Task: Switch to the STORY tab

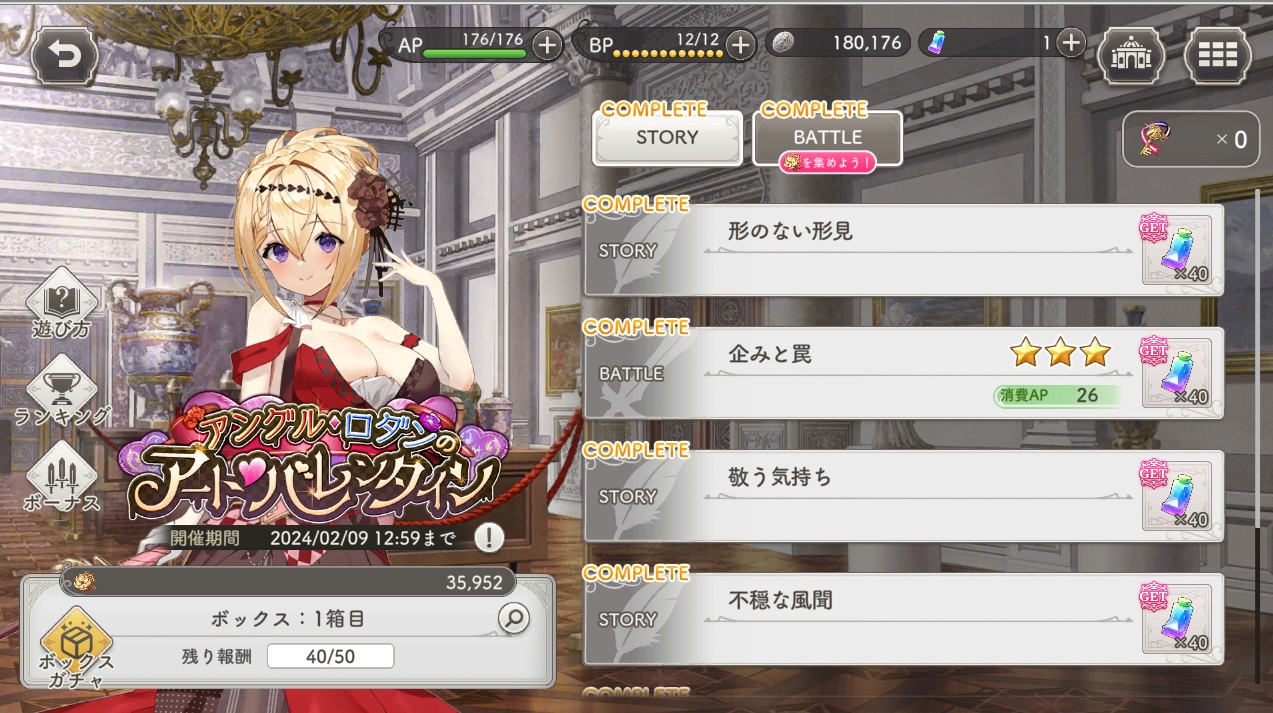Action: pos(667,138)
